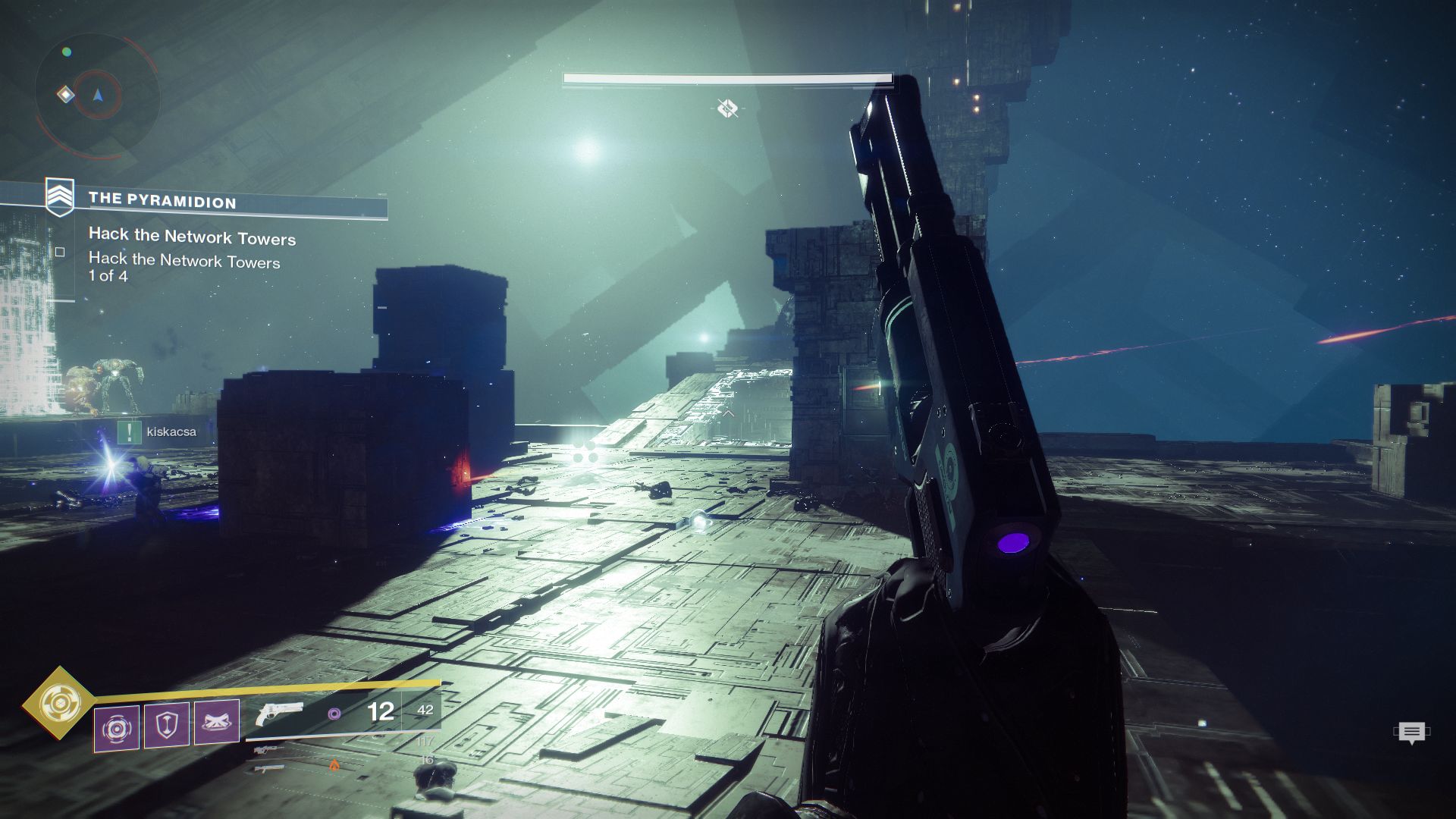Open the text chat speech bubble
Viewport: 1456px width, 819px height.
pyautogui.click(x=1411, y=733)
